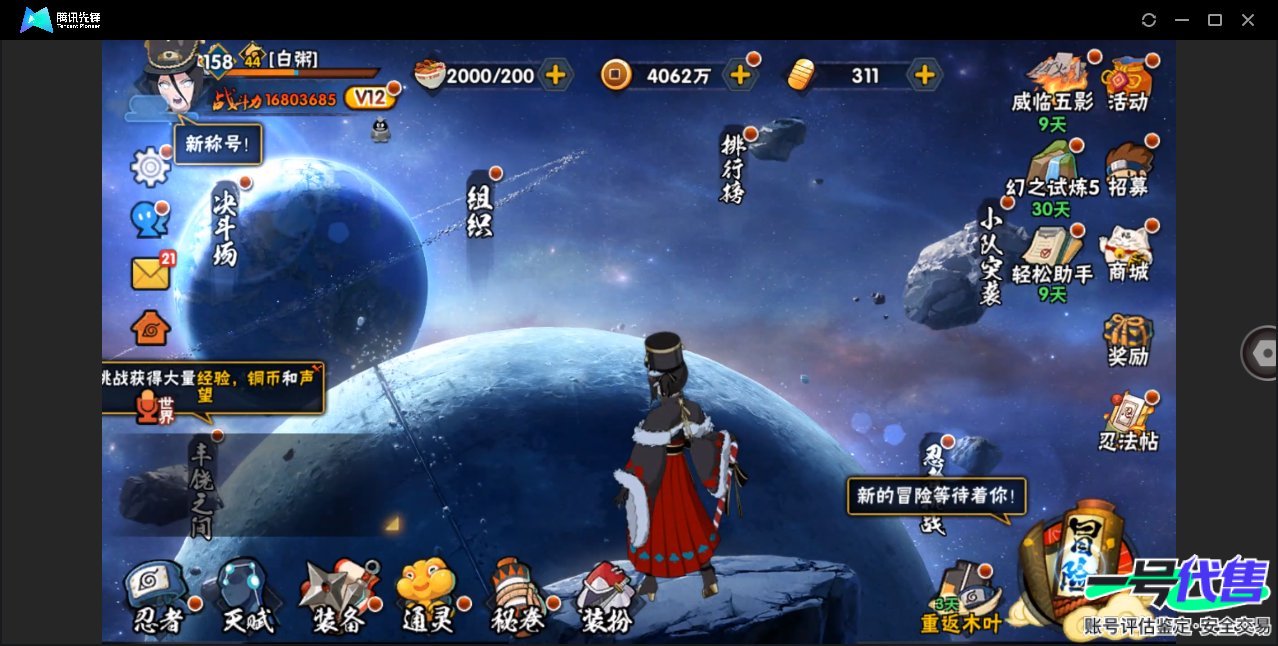The image size is (1278, 646).
Task: Maximize the emulator window
Action: [x=1215, y=20]
